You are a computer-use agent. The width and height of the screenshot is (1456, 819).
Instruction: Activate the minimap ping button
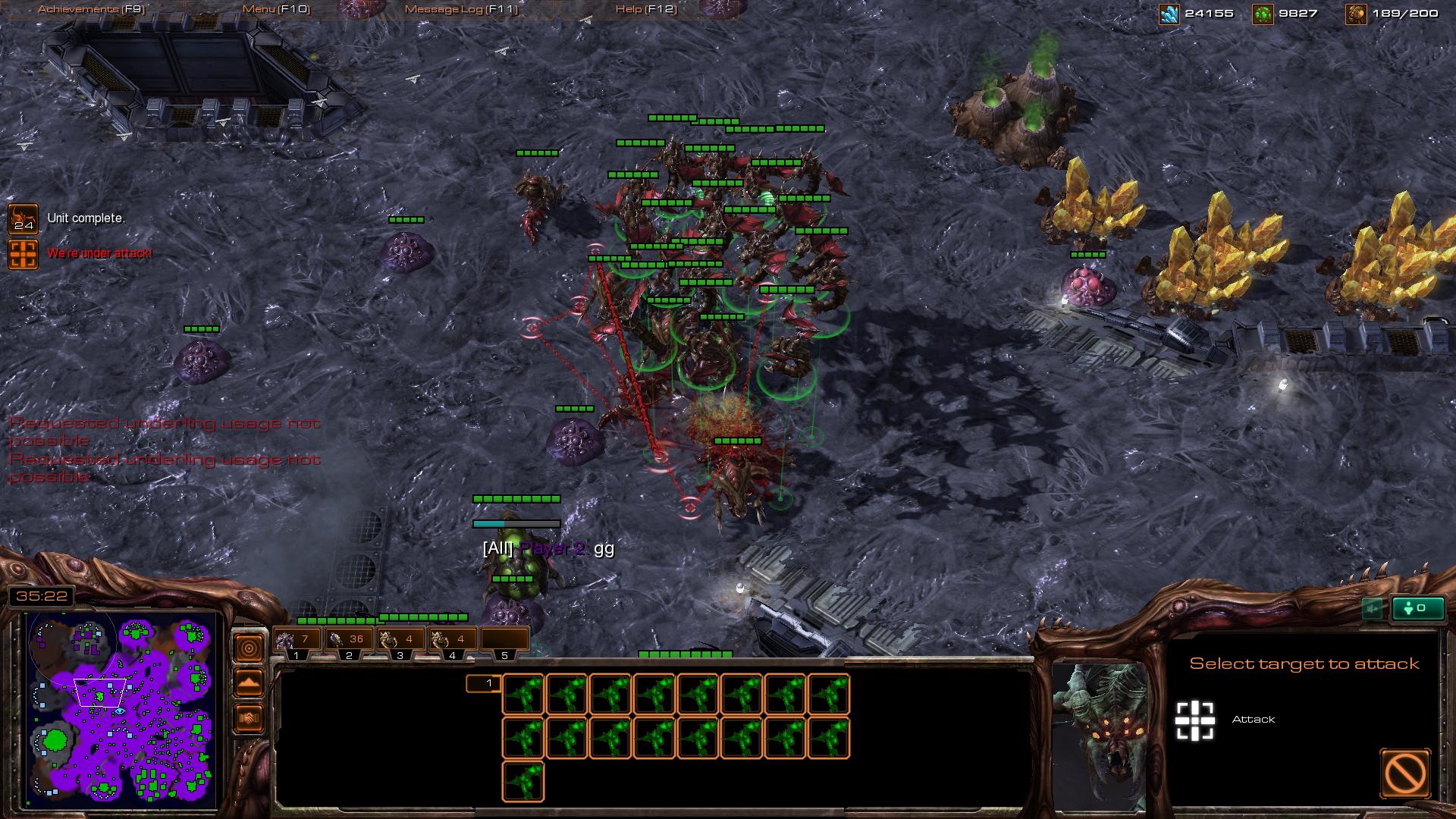pos(249,648)
